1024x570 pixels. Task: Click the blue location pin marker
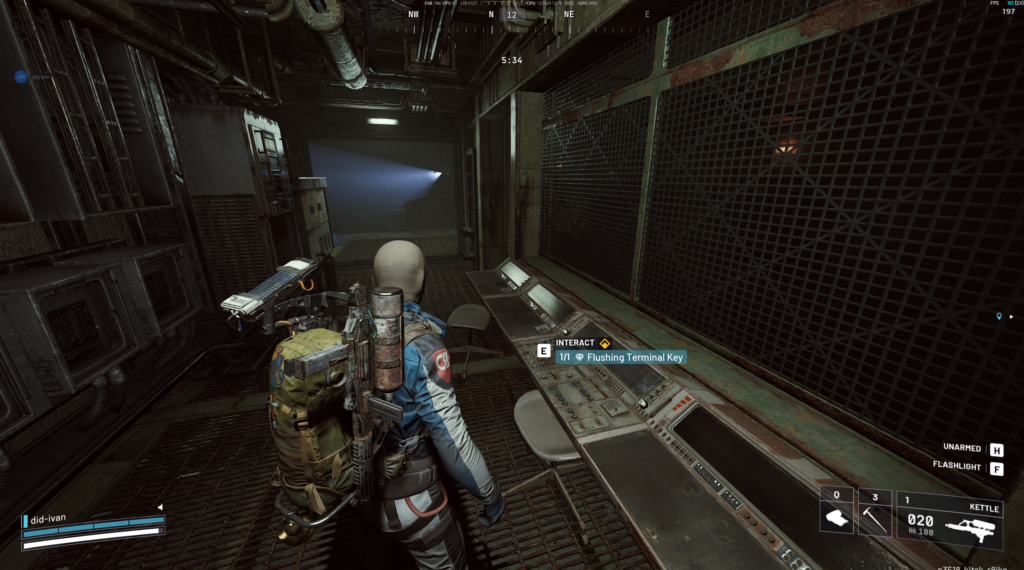click(x=999, y=317)
